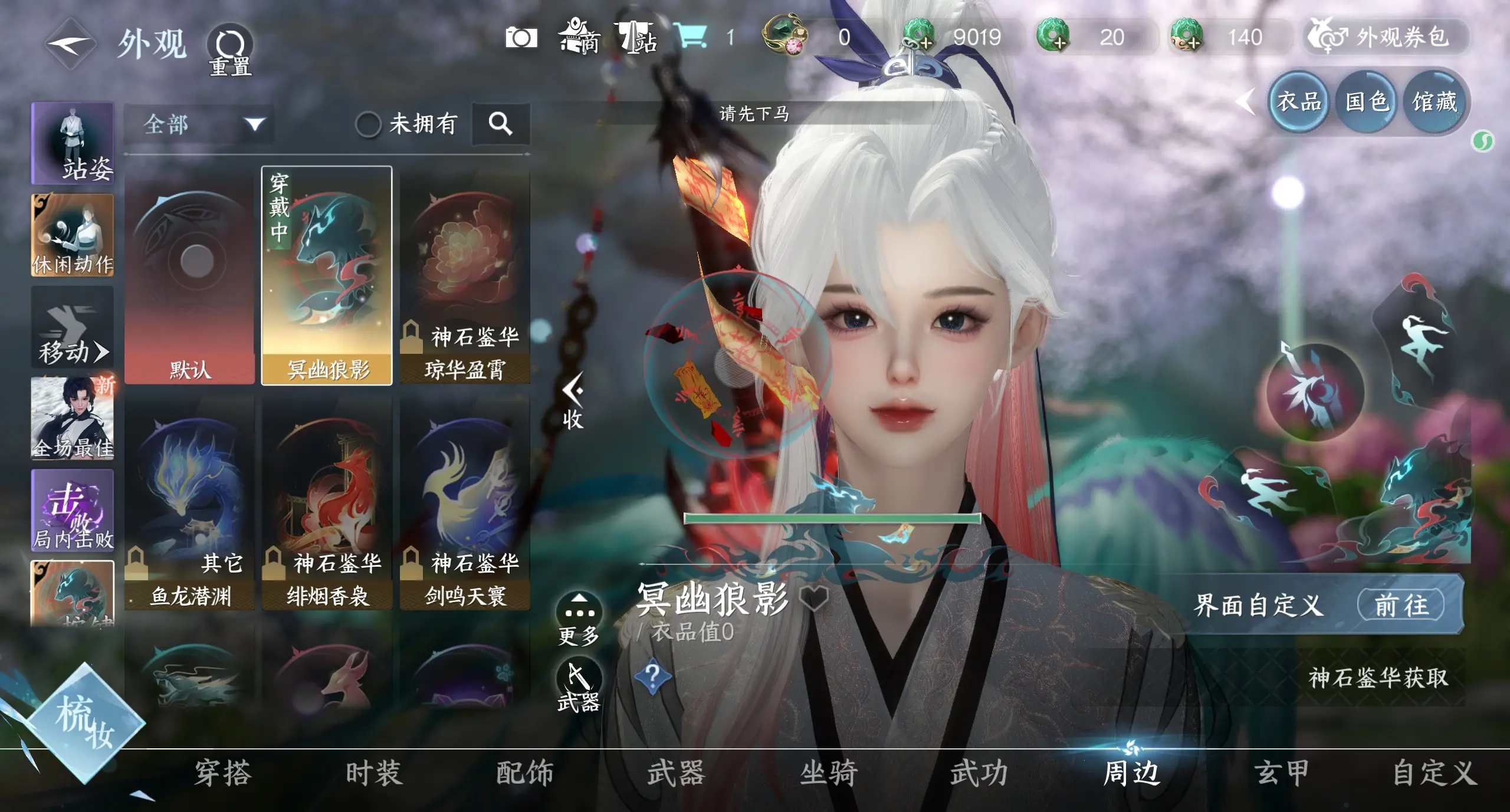
Task: Switch to the 玄甲 tab
Action: pos(1279,774)
